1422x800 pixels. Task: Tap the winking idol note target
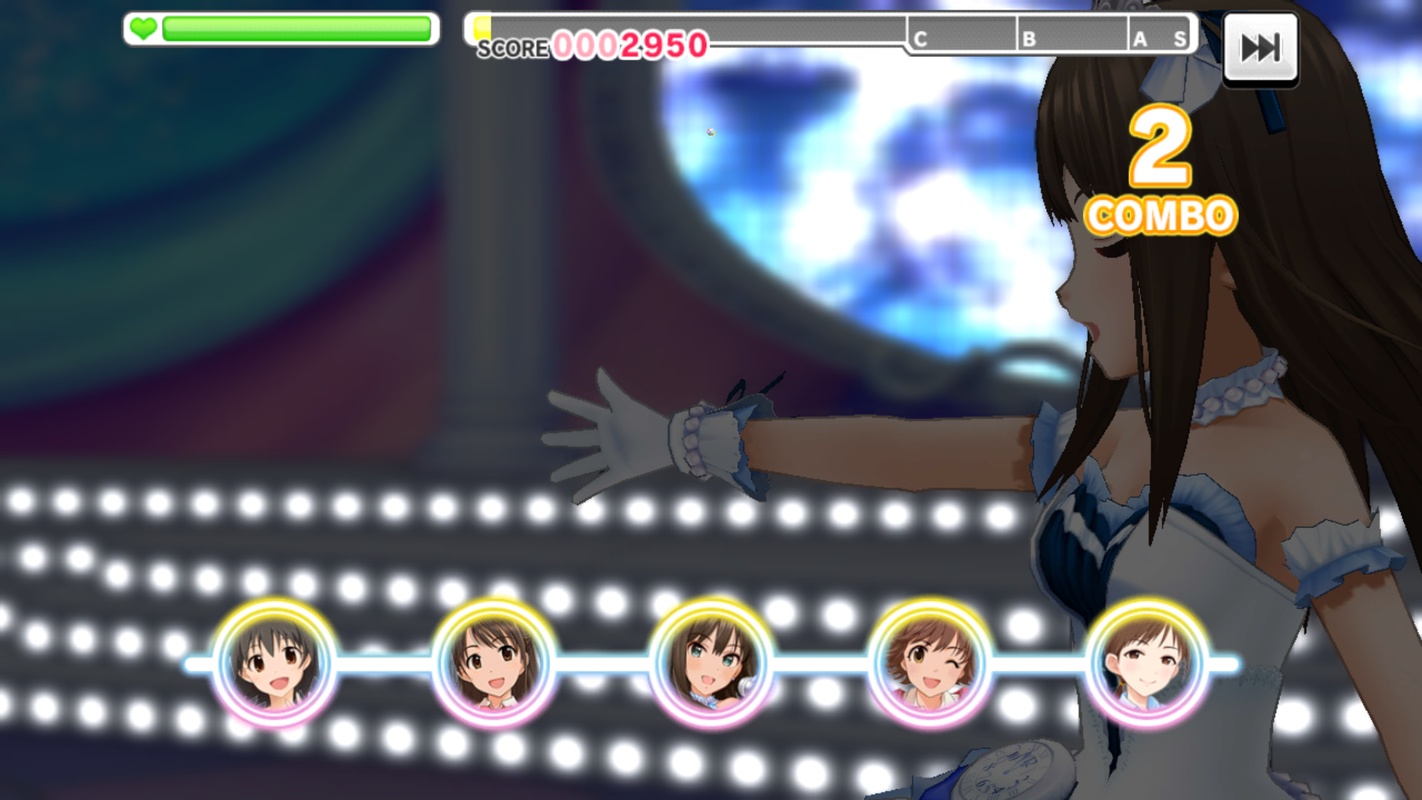pos(929,663)
